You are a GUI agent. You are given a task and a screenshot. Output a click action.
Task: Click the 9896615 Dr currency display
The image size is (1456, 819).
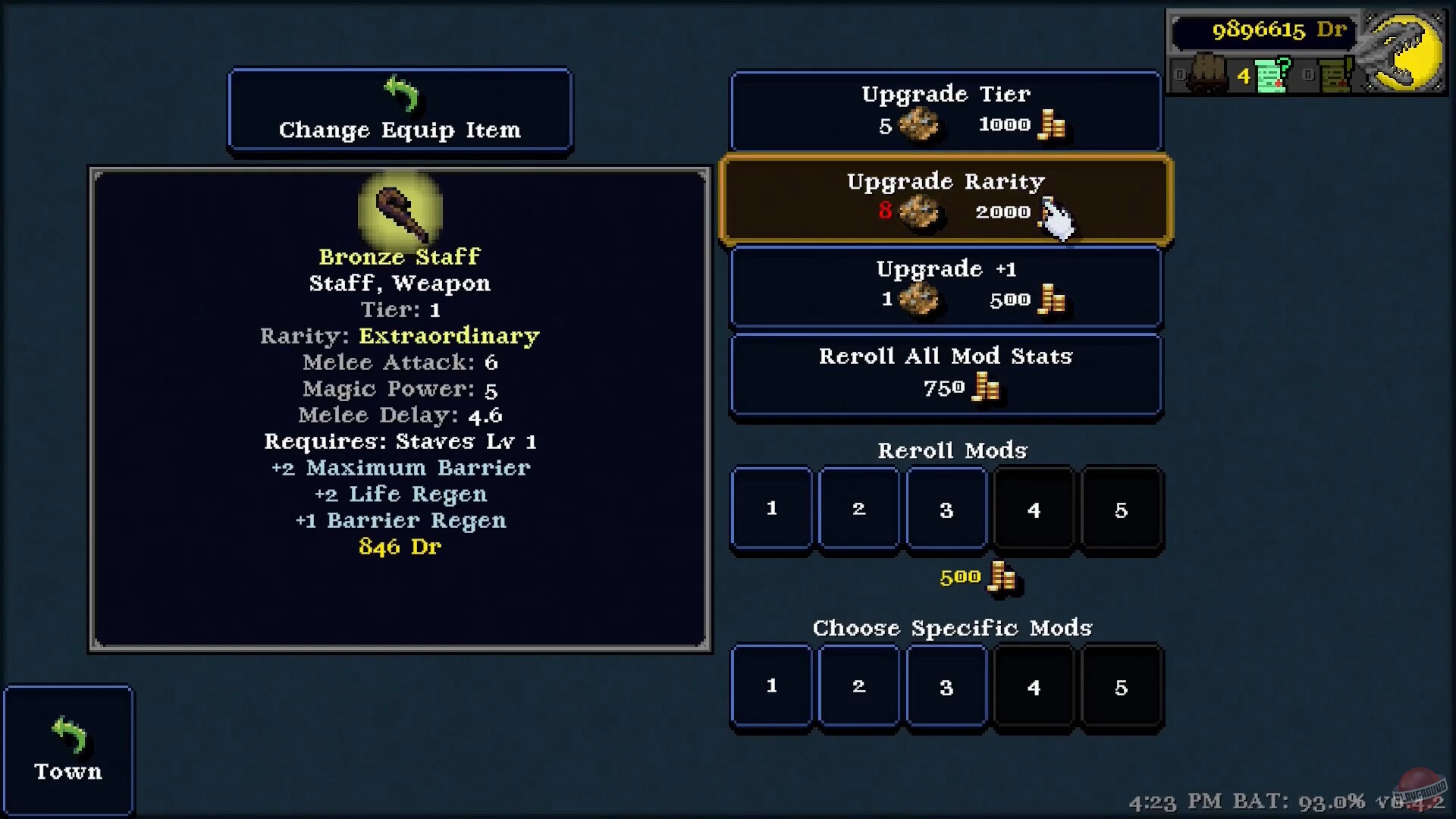[1264, 30]
